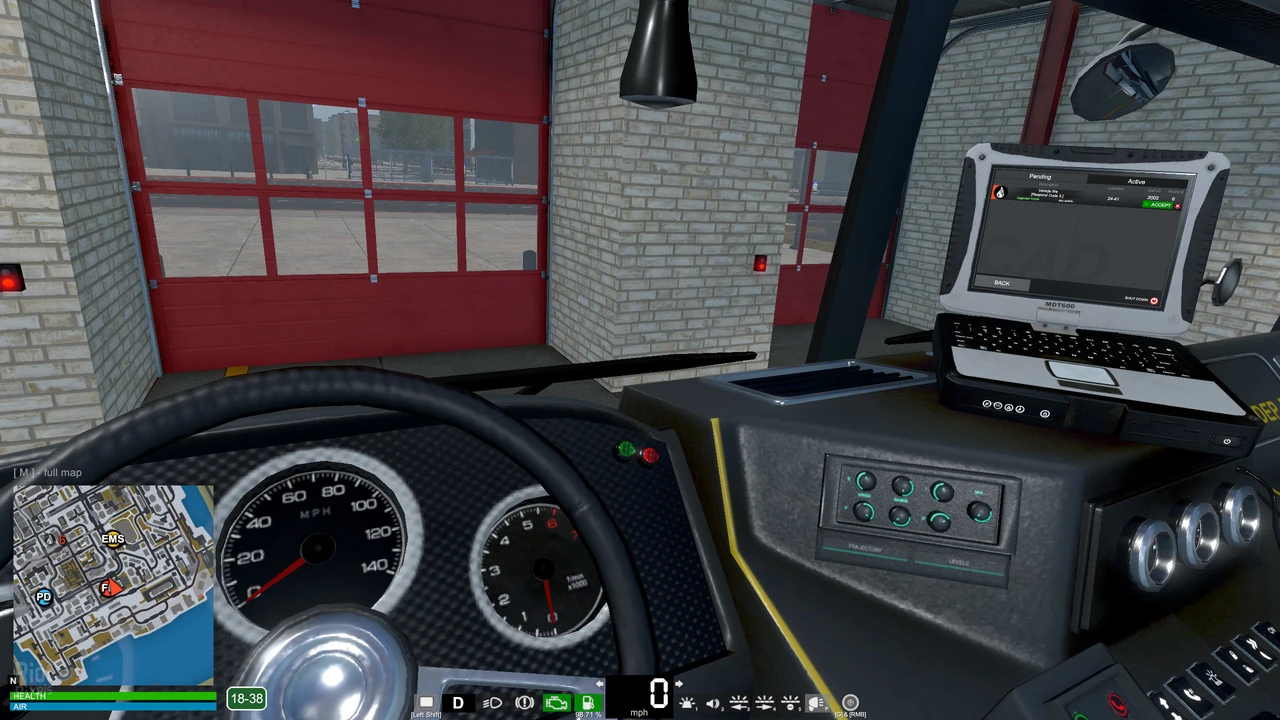This screenshot has width=1280, height=720.
Task: Toggle the headlights icon in HUD
Action: pyautogui.click(x=492, y=703)
